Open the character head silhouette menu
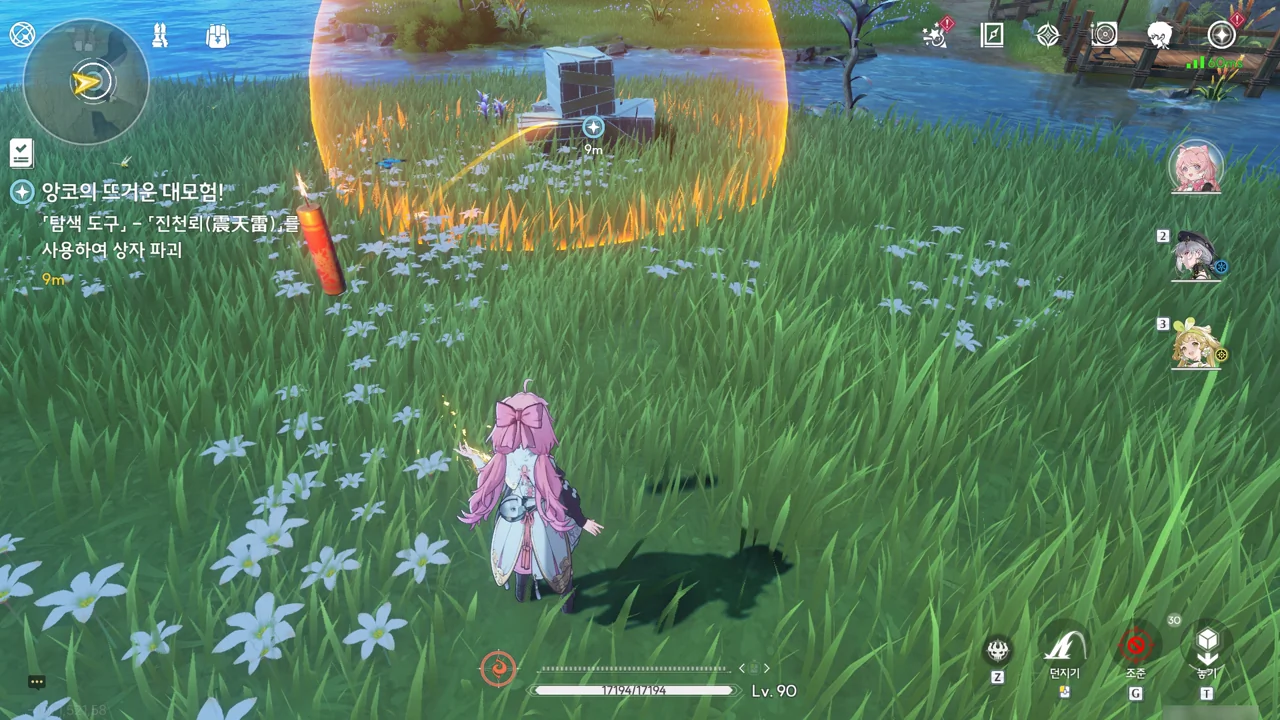 [1160, 35]
